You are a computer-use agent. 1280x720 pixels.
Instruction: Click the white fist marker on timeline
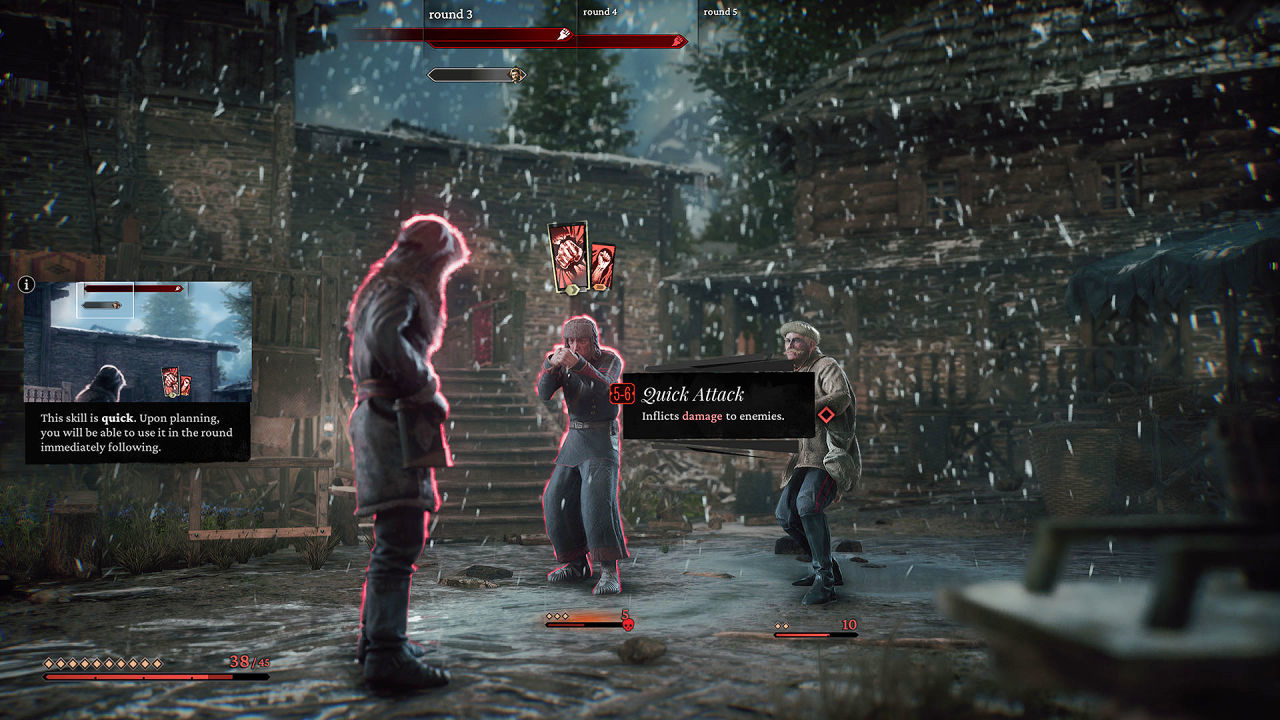click(565, 35)
